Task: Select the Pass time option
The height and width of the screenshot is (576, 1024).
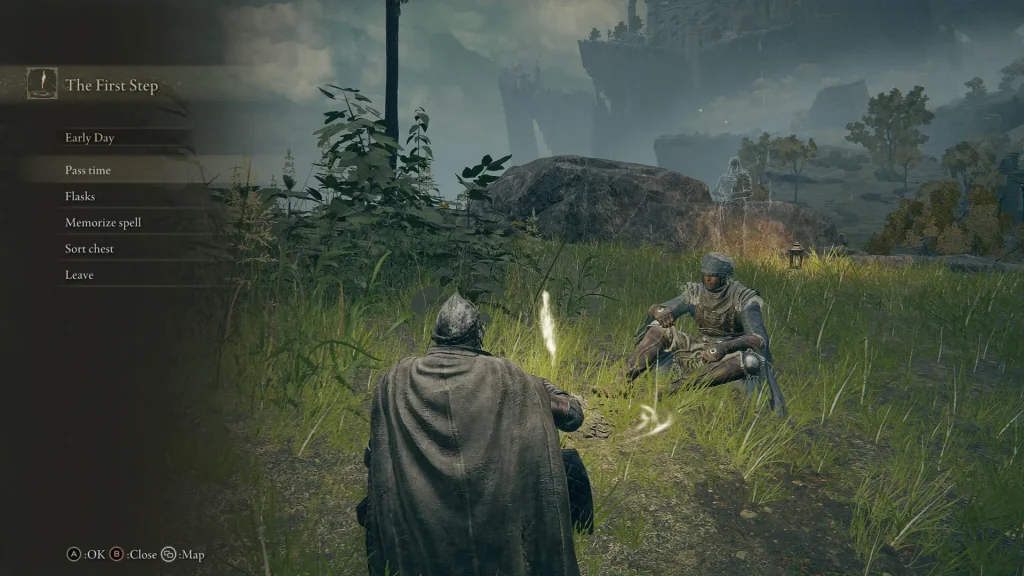Action: pyautogui.click(x=88, y=170)
